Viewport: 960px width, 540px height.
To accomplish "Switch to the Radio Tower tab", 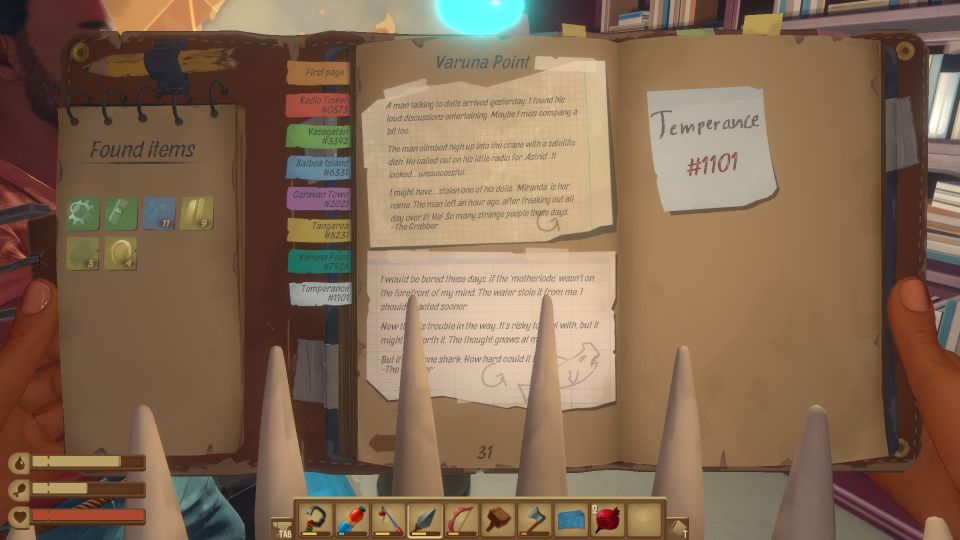I will [x=317, y=105].
